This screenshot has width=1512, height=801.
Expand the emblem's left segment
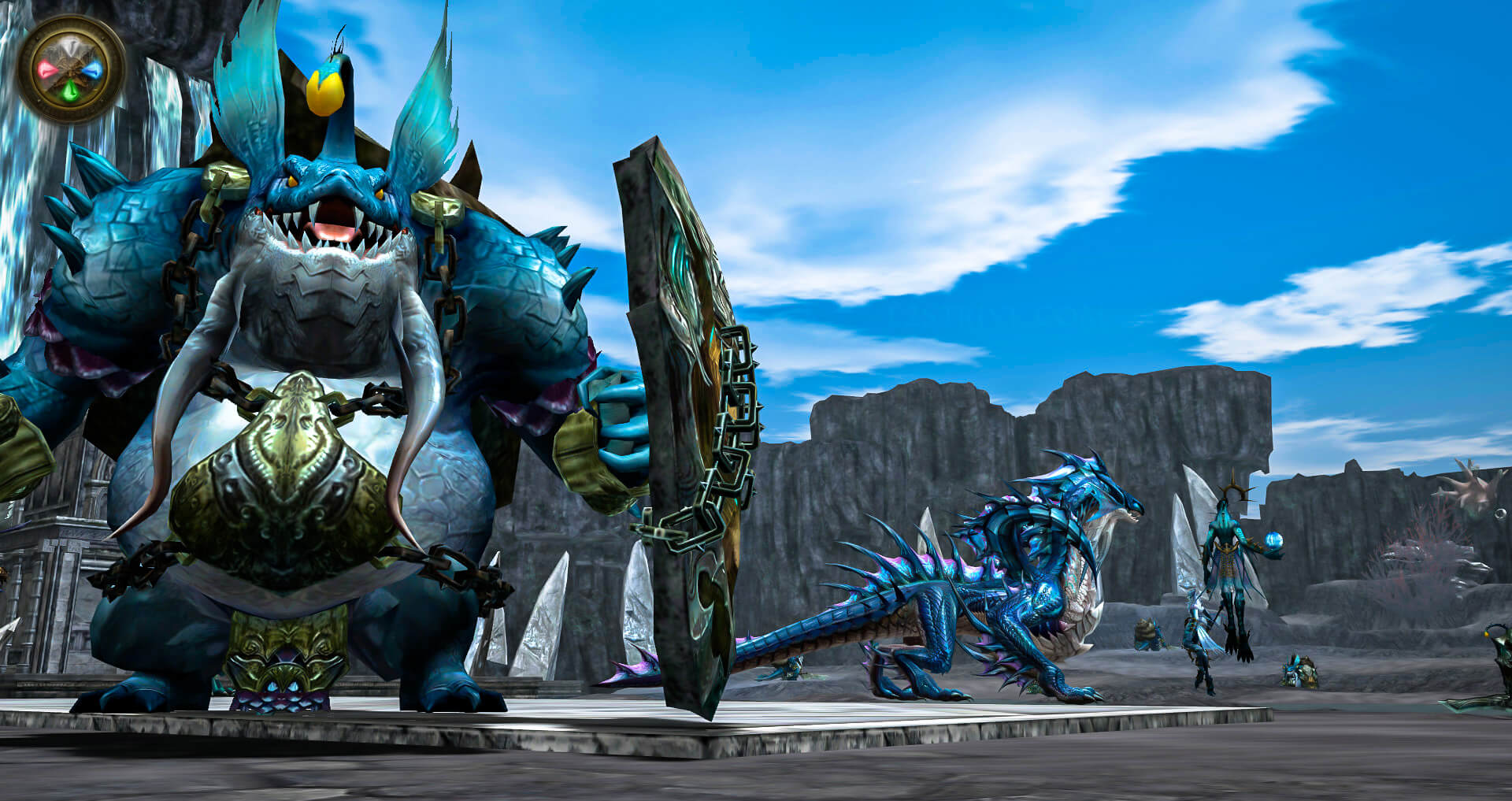point(46,69)
